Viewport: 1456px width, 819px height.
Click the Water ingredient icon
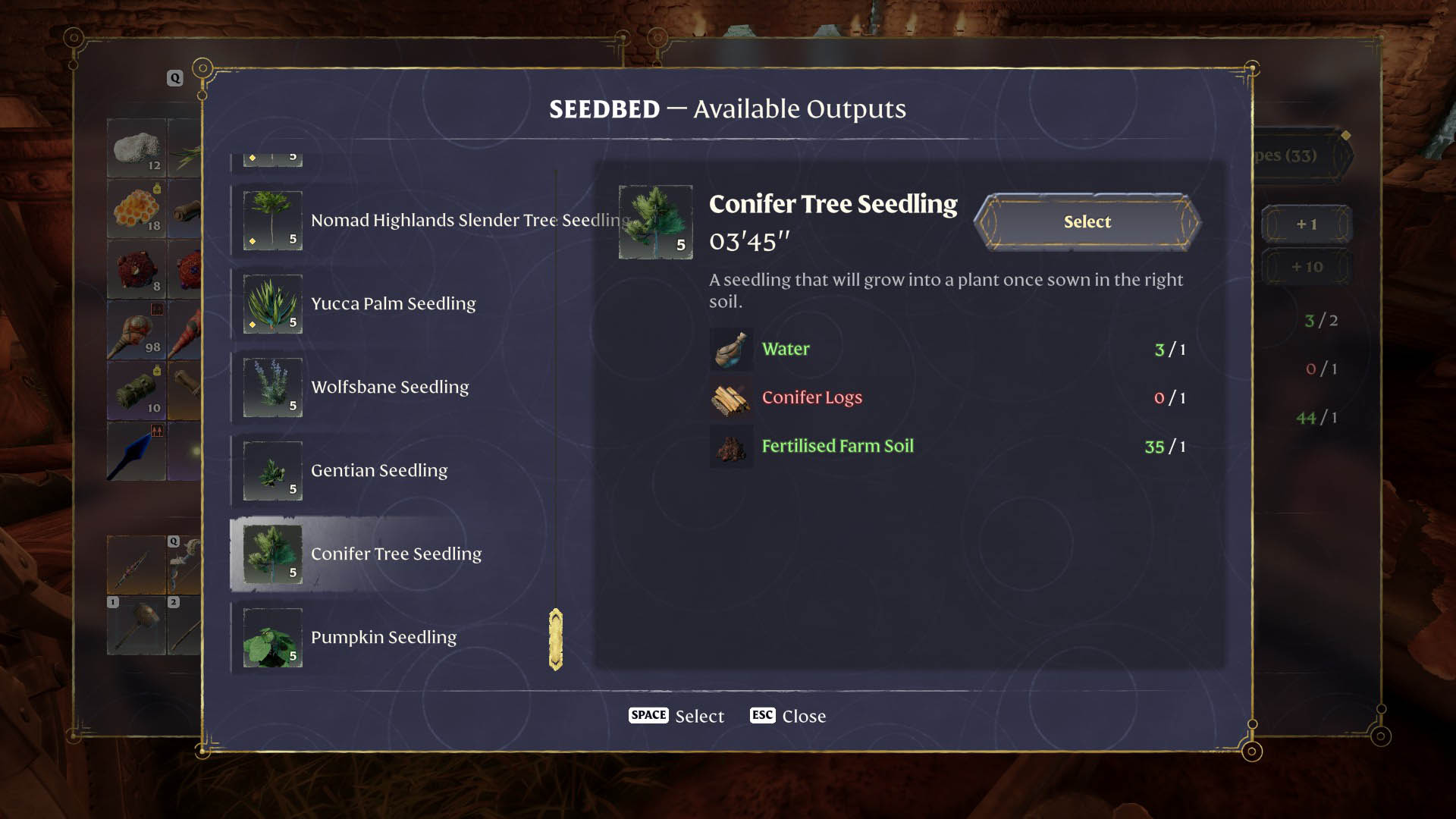point(730,350)
